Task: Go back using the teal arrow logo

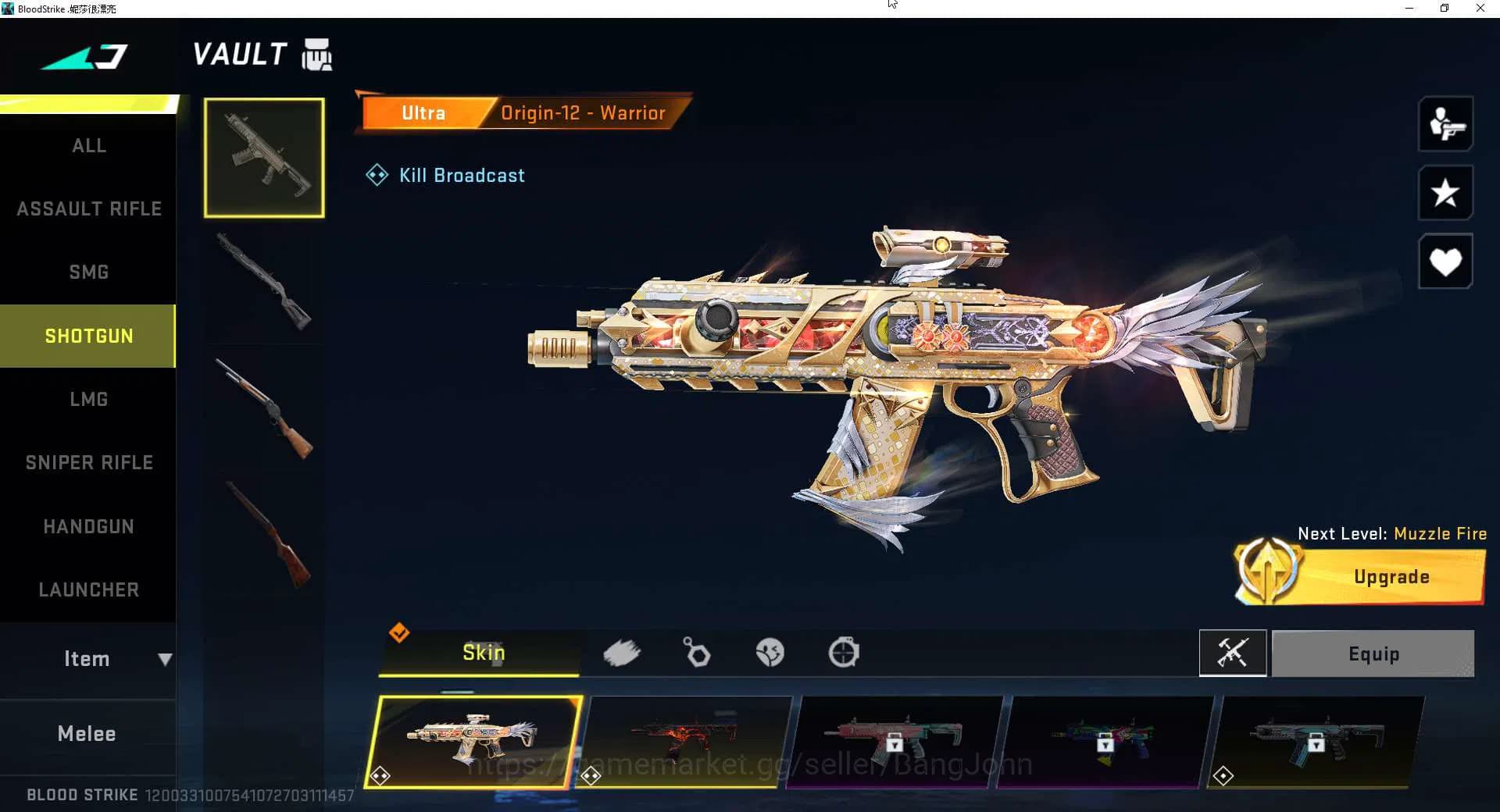Action: [x=84, y=56]
